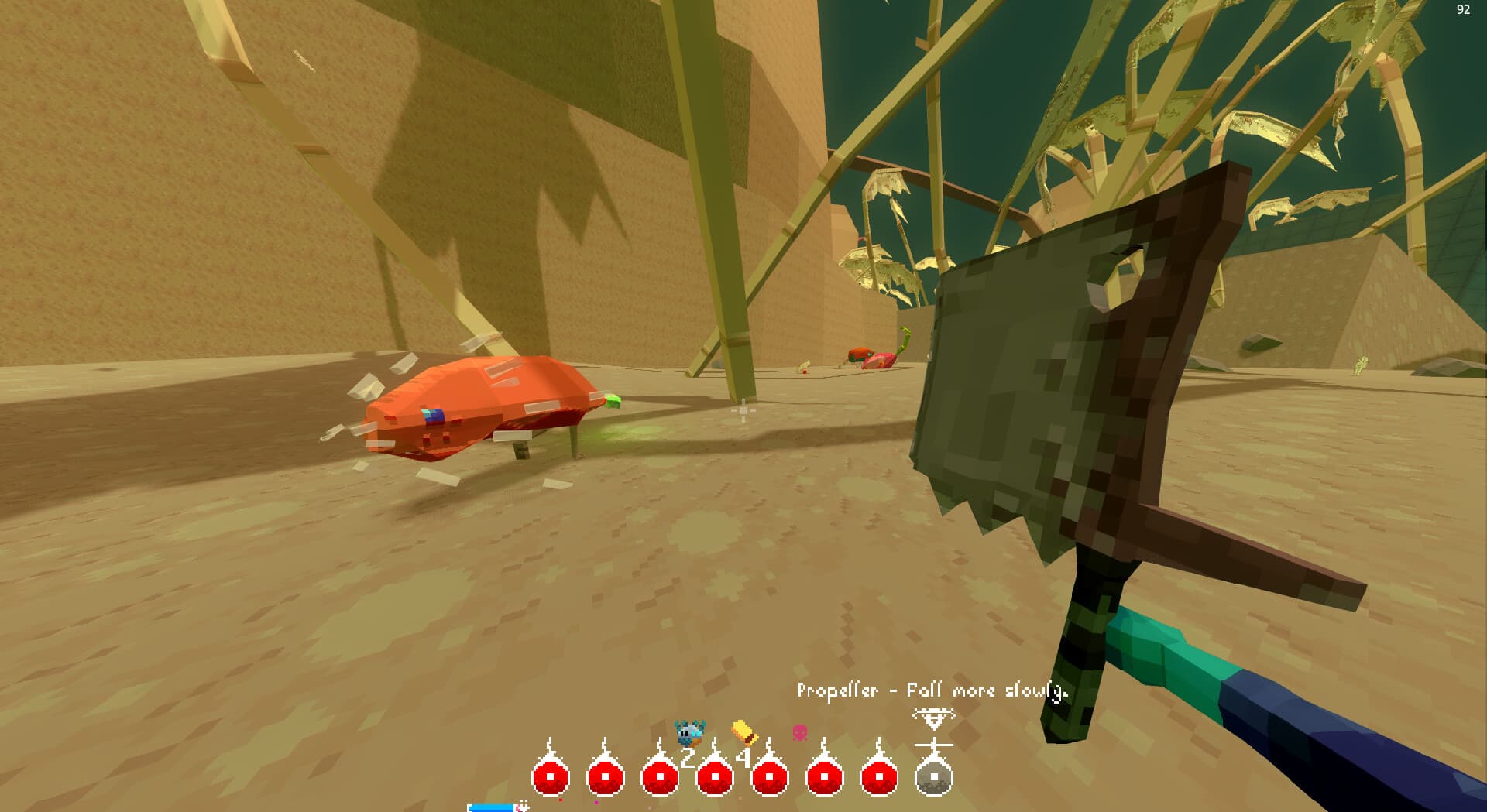
Task: Click the diamond emblem above the Propeller icon
Action: tap(933, 716)
